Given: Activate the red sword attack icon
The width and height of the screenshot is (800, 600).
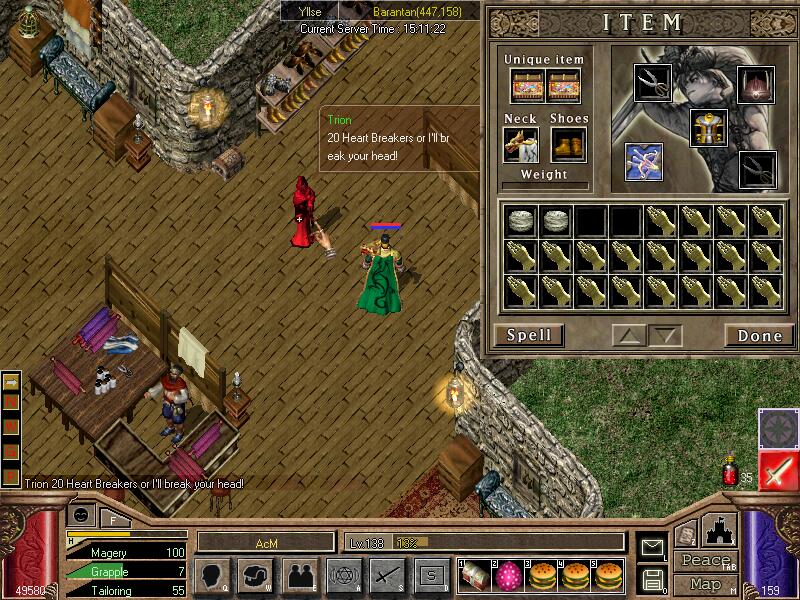Looking at the screenshot, I should point(776,470).
